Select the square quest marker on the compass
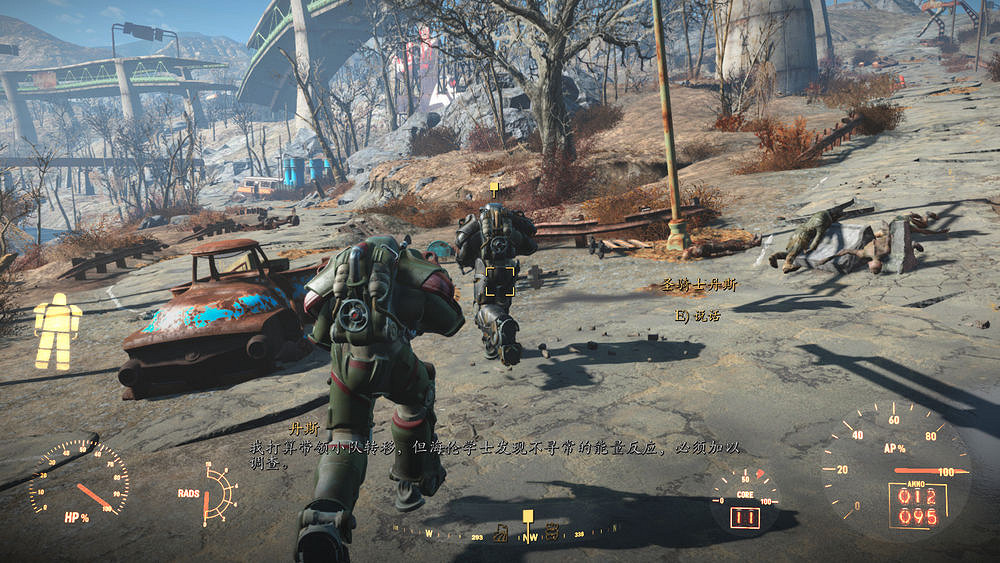Viewport: 1000px width, 563px height. tap(527, 517)
